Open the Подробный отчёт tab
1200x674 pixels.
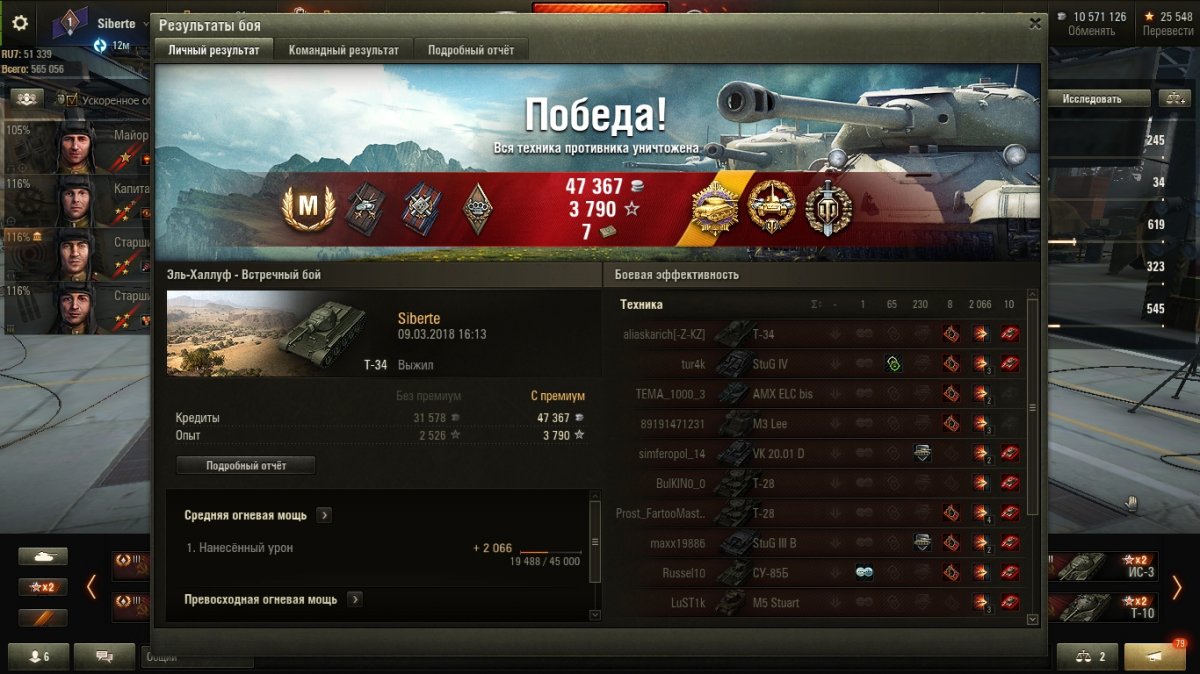[470, 50]
